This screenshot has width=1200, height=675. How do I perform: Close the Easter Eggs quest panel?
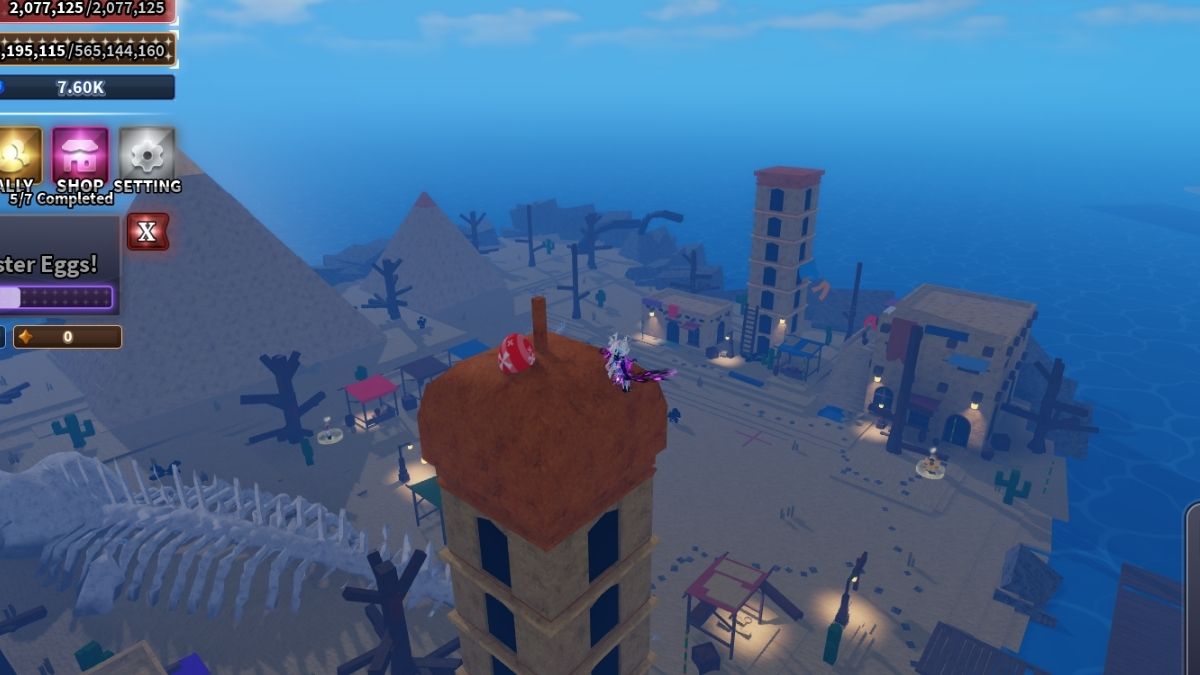point(147,232)
